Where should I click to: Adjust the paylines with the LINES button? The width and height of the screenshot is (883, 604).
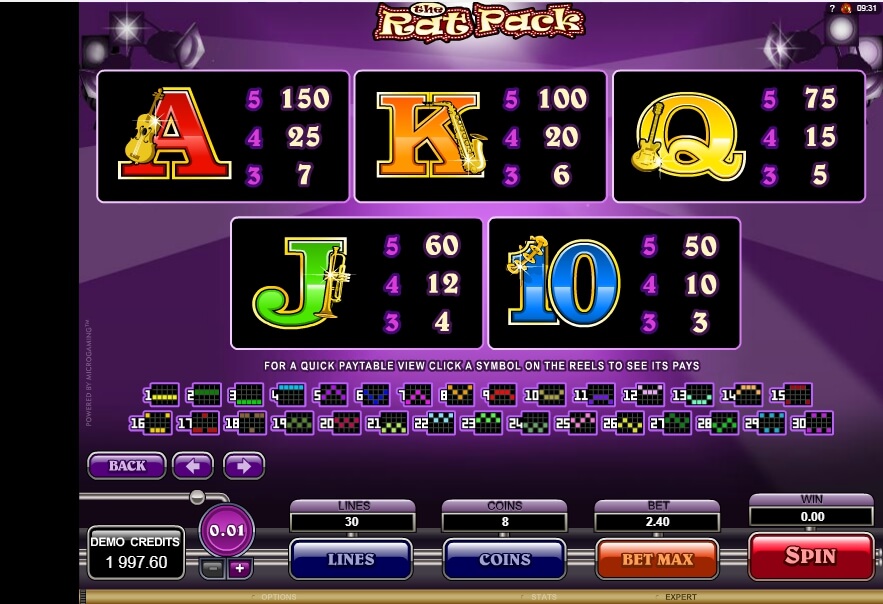pyautogui.click(x=350, y=559)
